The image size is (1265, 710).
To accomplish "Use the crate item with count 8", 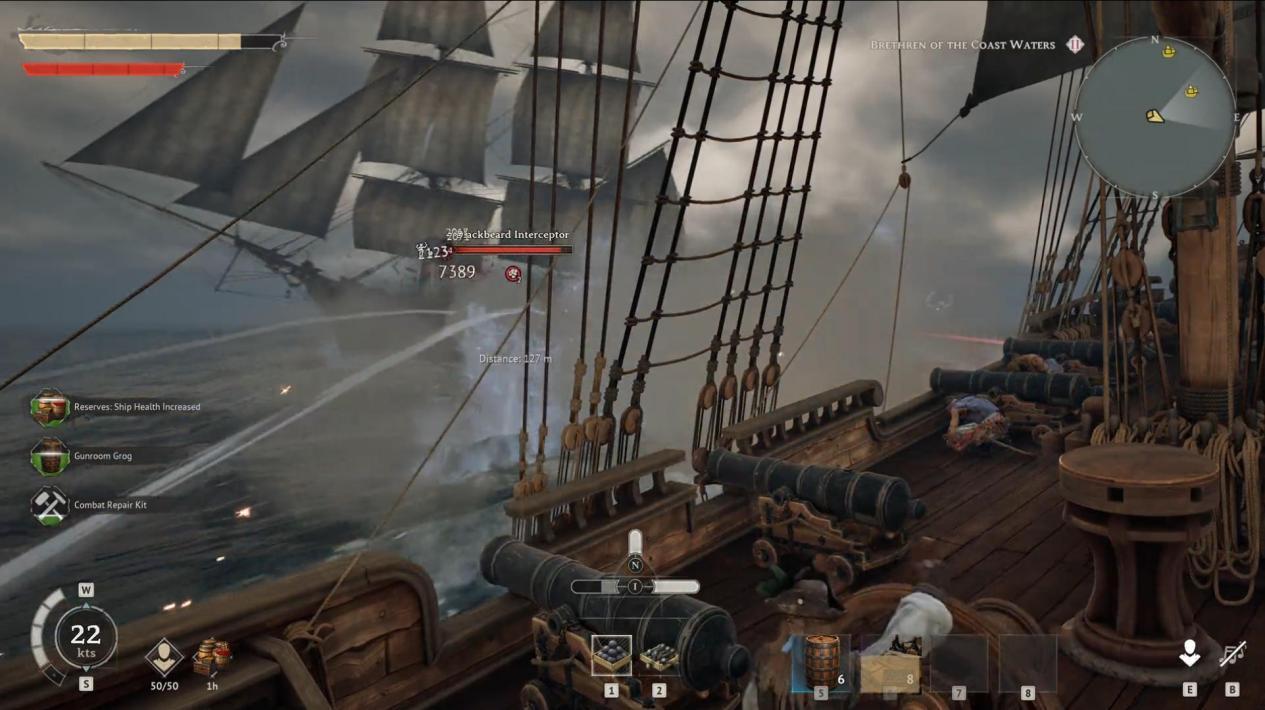I will click(x=889, y=662).
